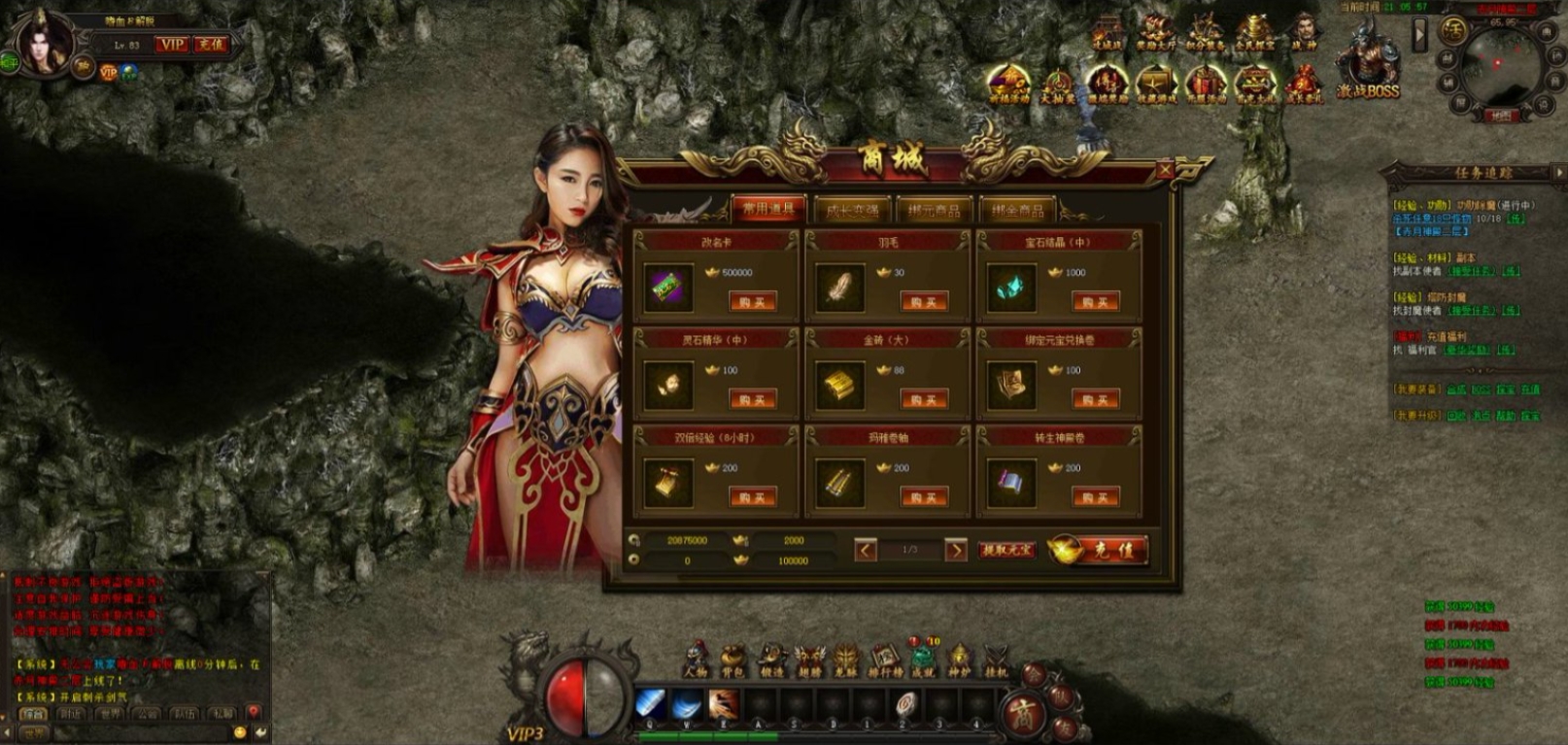This screenshot has height=745, width=1568.
Task: Buy the 改名卡 rename card
Action: click(x=752, y=302)
